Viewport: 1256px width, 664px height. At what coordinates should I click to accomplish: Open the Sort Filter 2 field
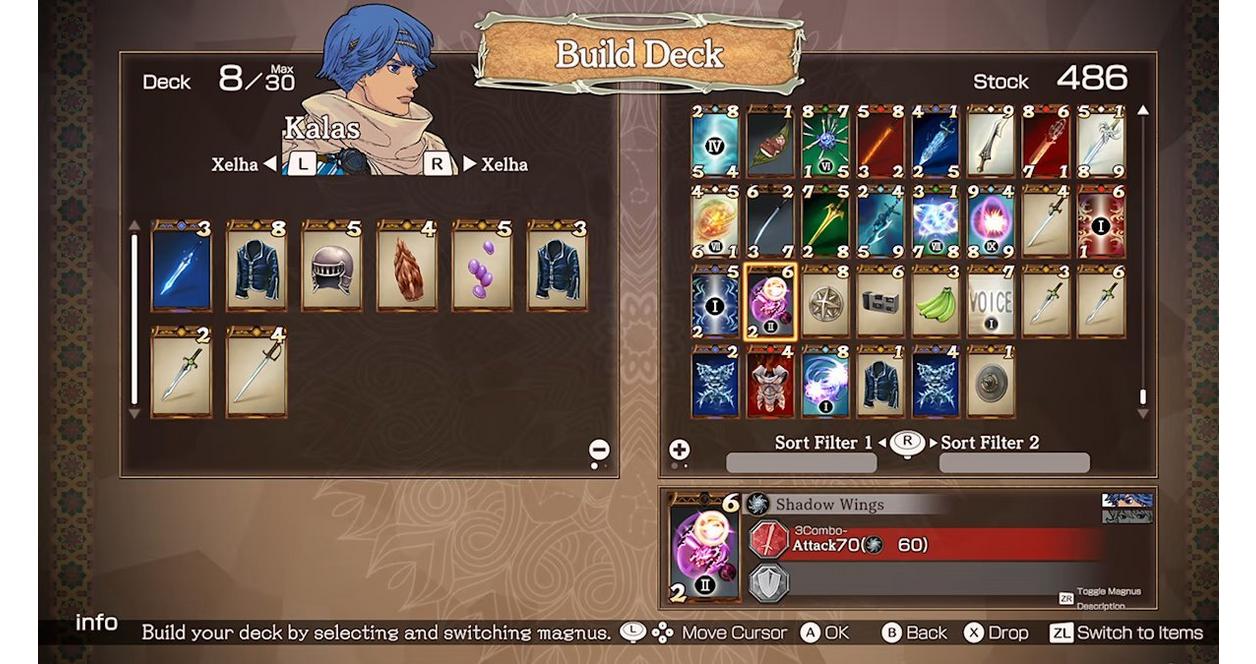point(1014,462)
